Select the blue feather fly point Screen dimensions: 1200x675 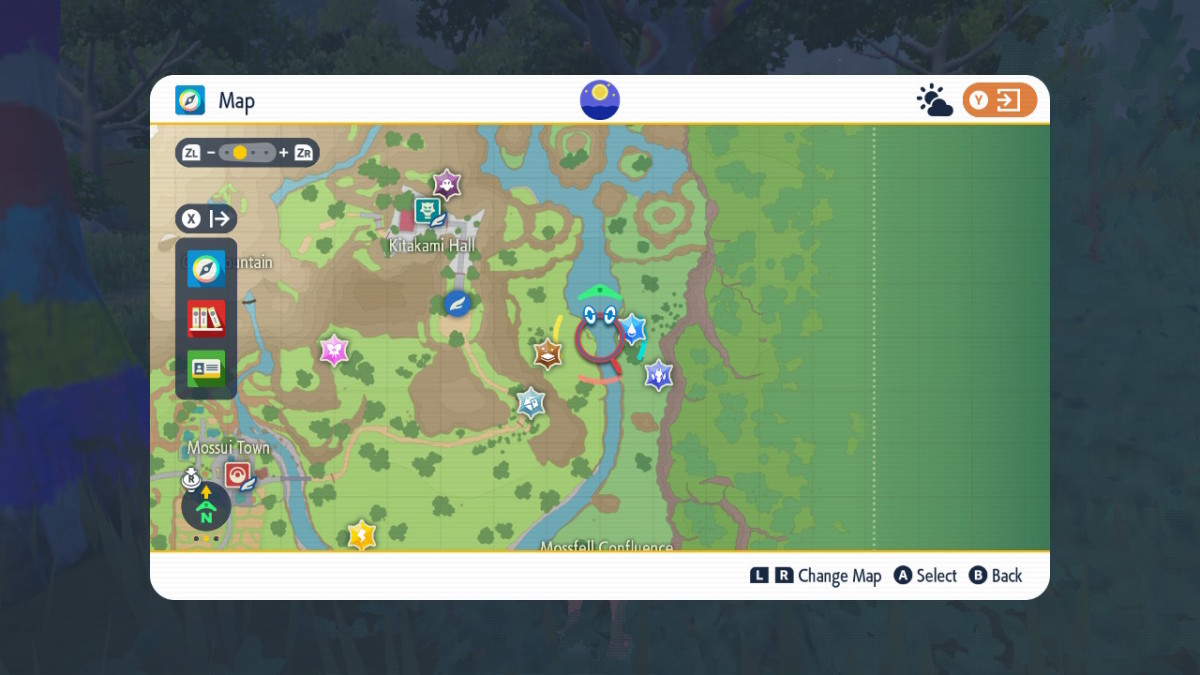tap(458, 303)
